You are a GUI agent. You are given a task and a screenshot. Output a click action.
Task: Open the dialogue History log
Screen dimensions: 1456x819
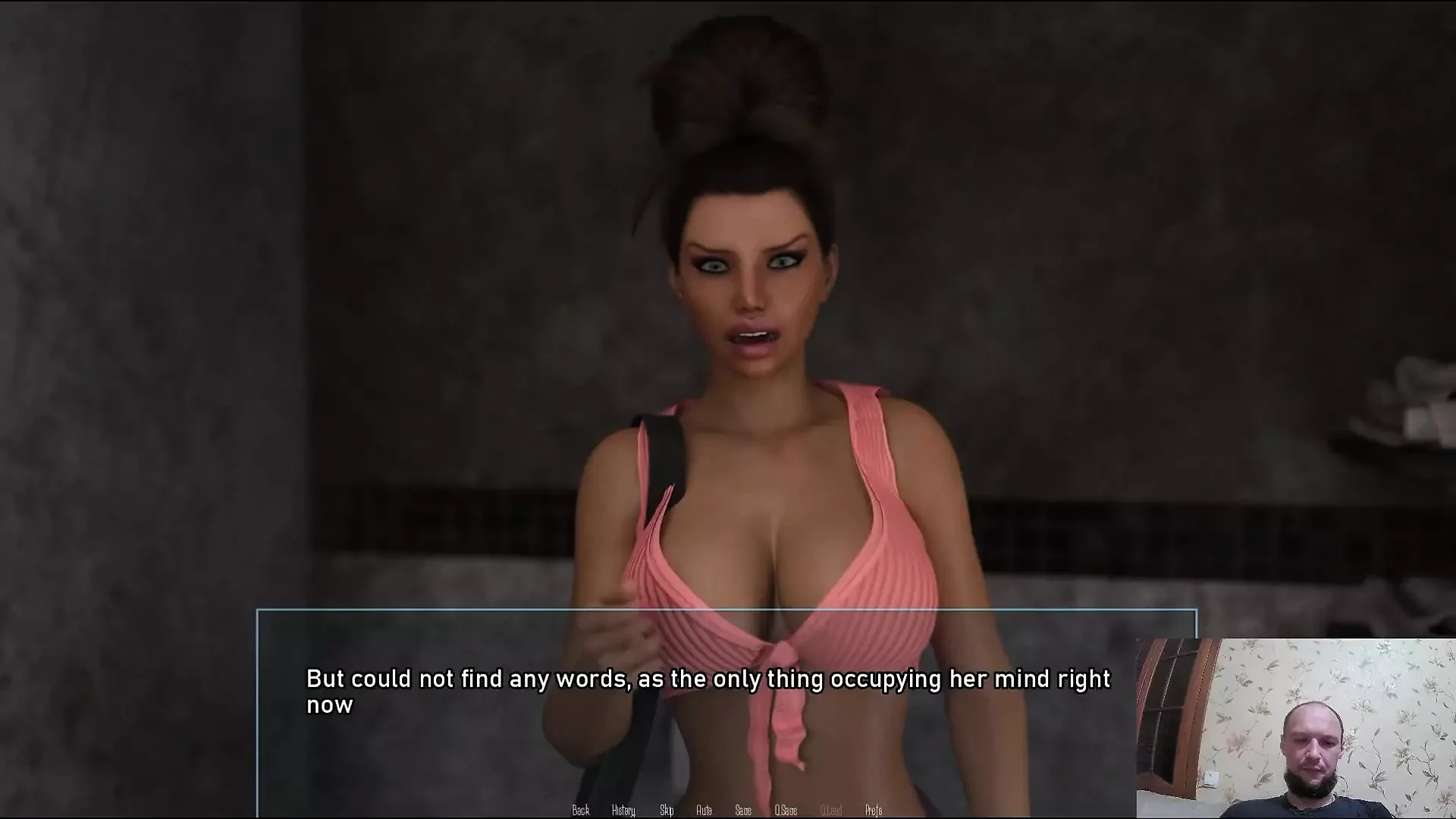coord(623,810)
